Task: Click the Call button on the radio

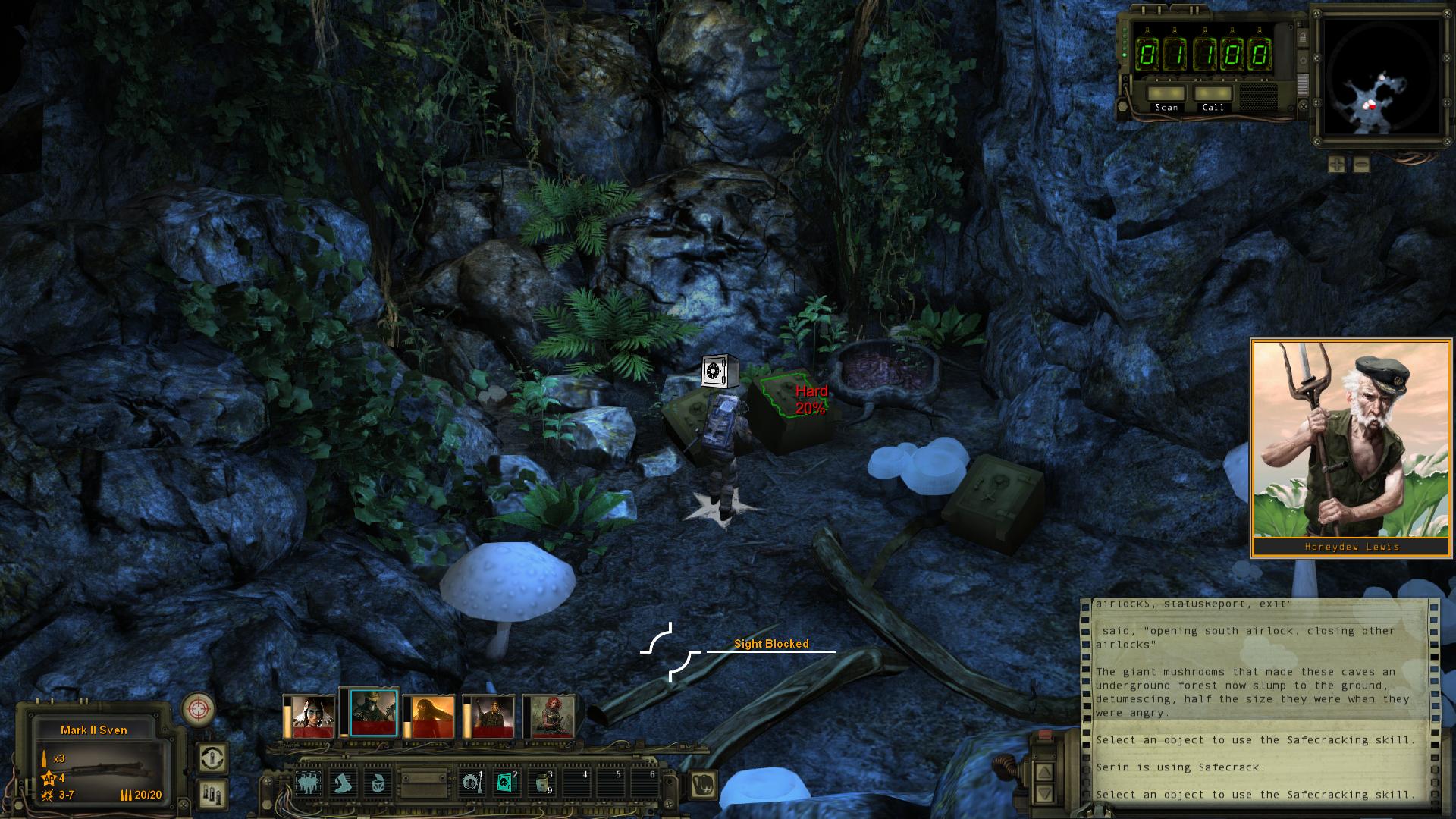Action: tap(1213, 93)
